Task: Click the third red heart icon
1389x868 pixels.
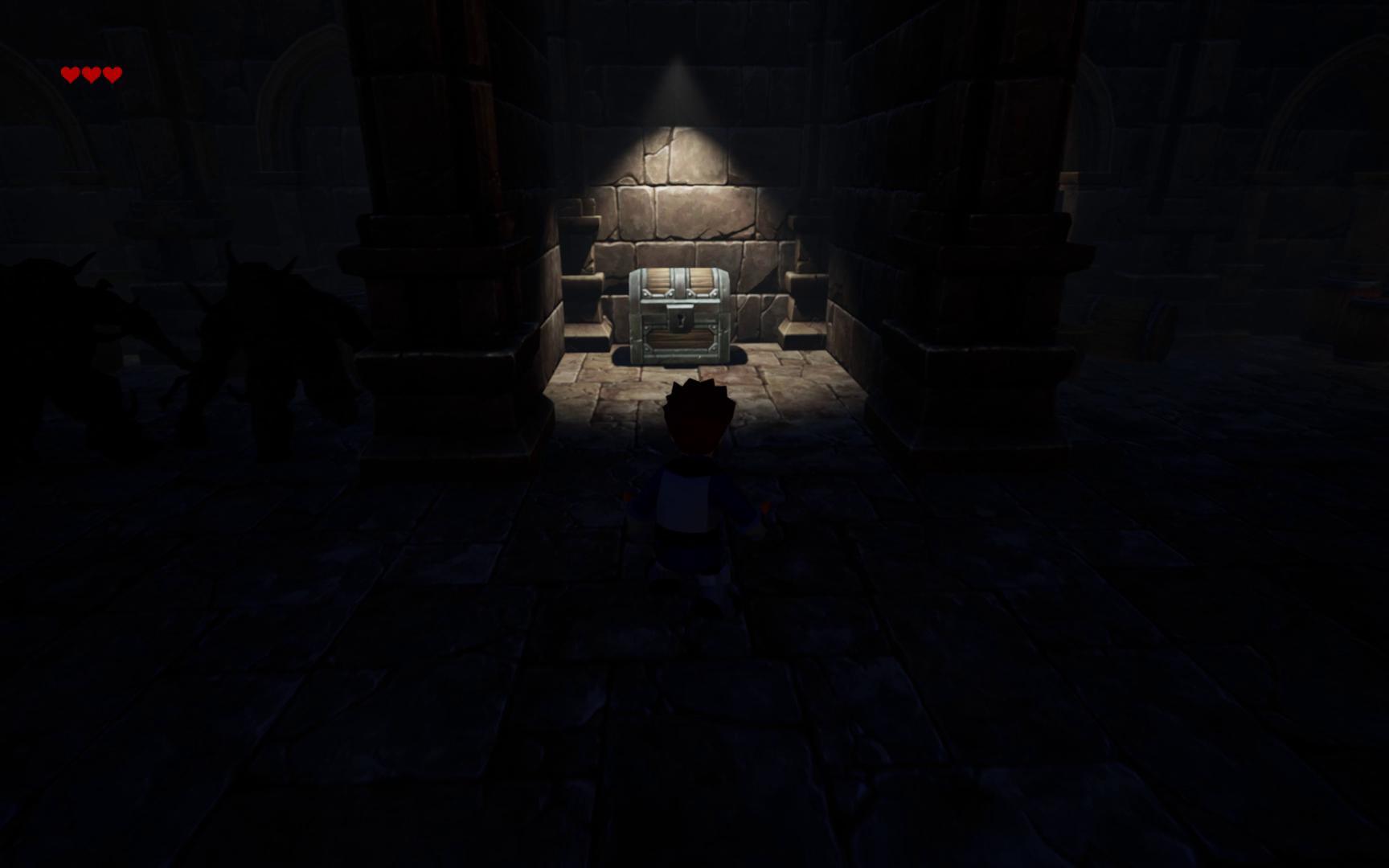Action: (112, 75)
